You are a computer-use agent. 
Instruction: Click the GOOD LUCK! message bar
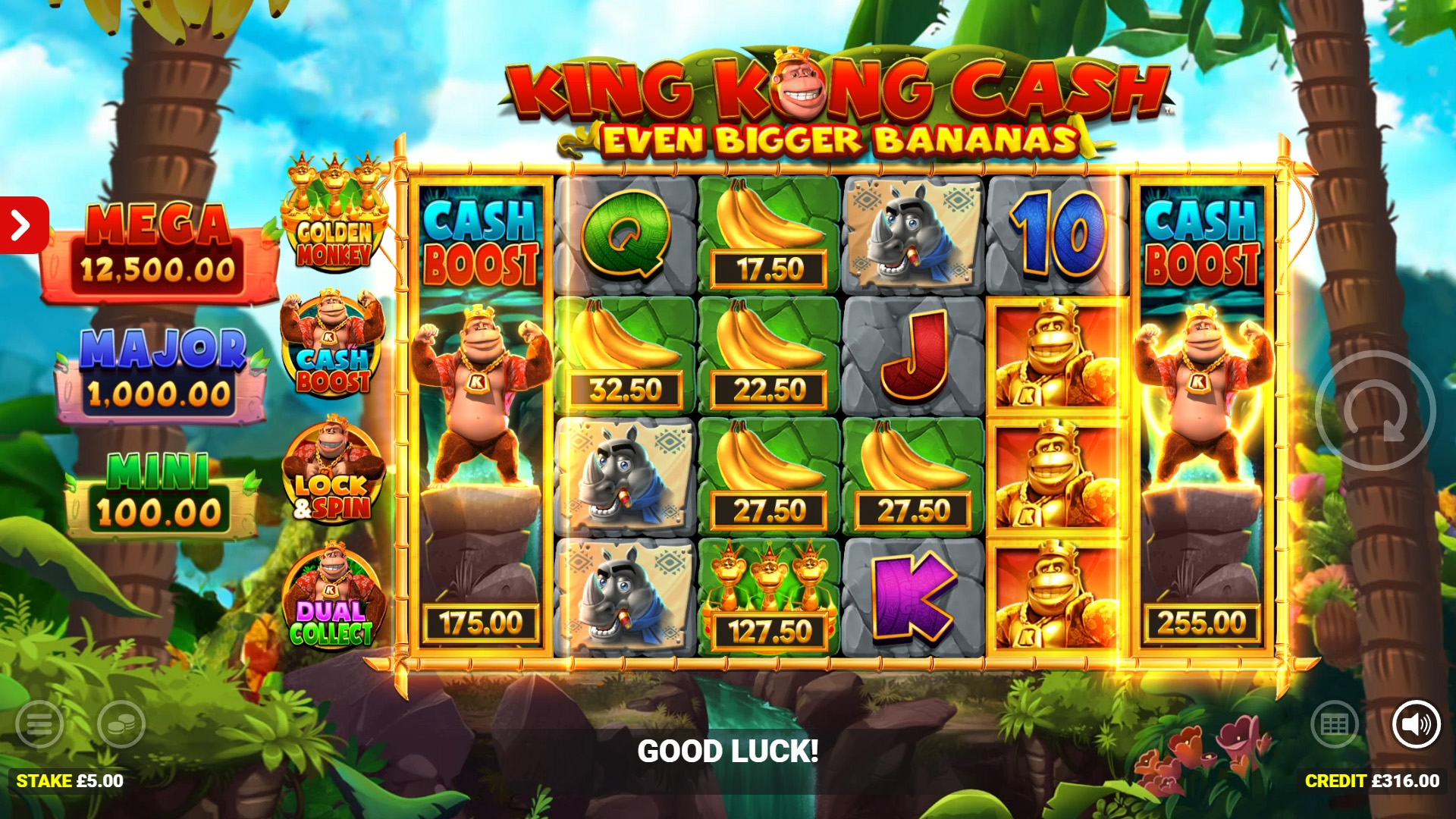click(x=728, y=752)
